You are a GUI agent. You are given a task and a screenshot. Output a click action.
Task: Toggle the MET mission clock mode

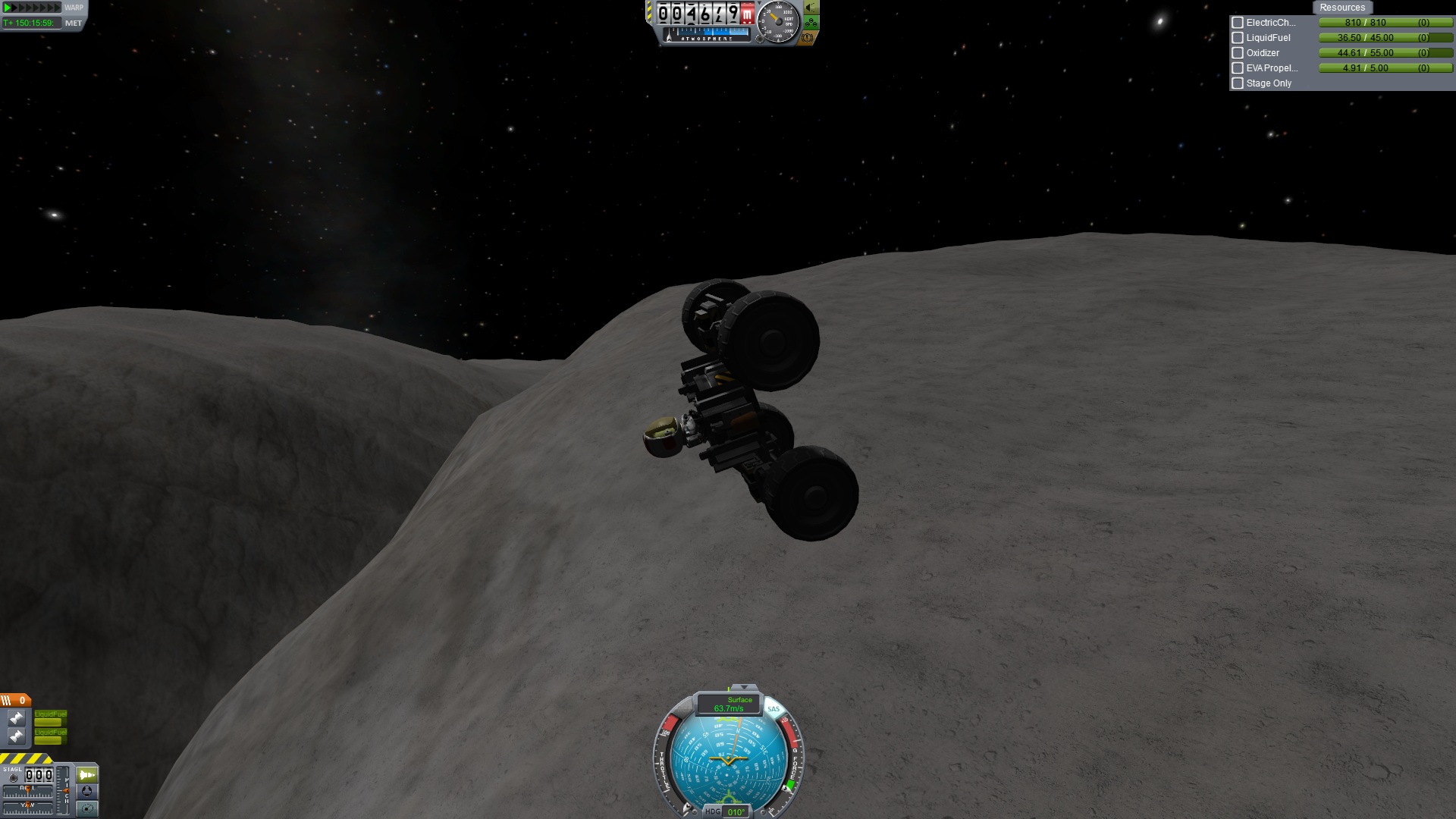pos(74,24)
